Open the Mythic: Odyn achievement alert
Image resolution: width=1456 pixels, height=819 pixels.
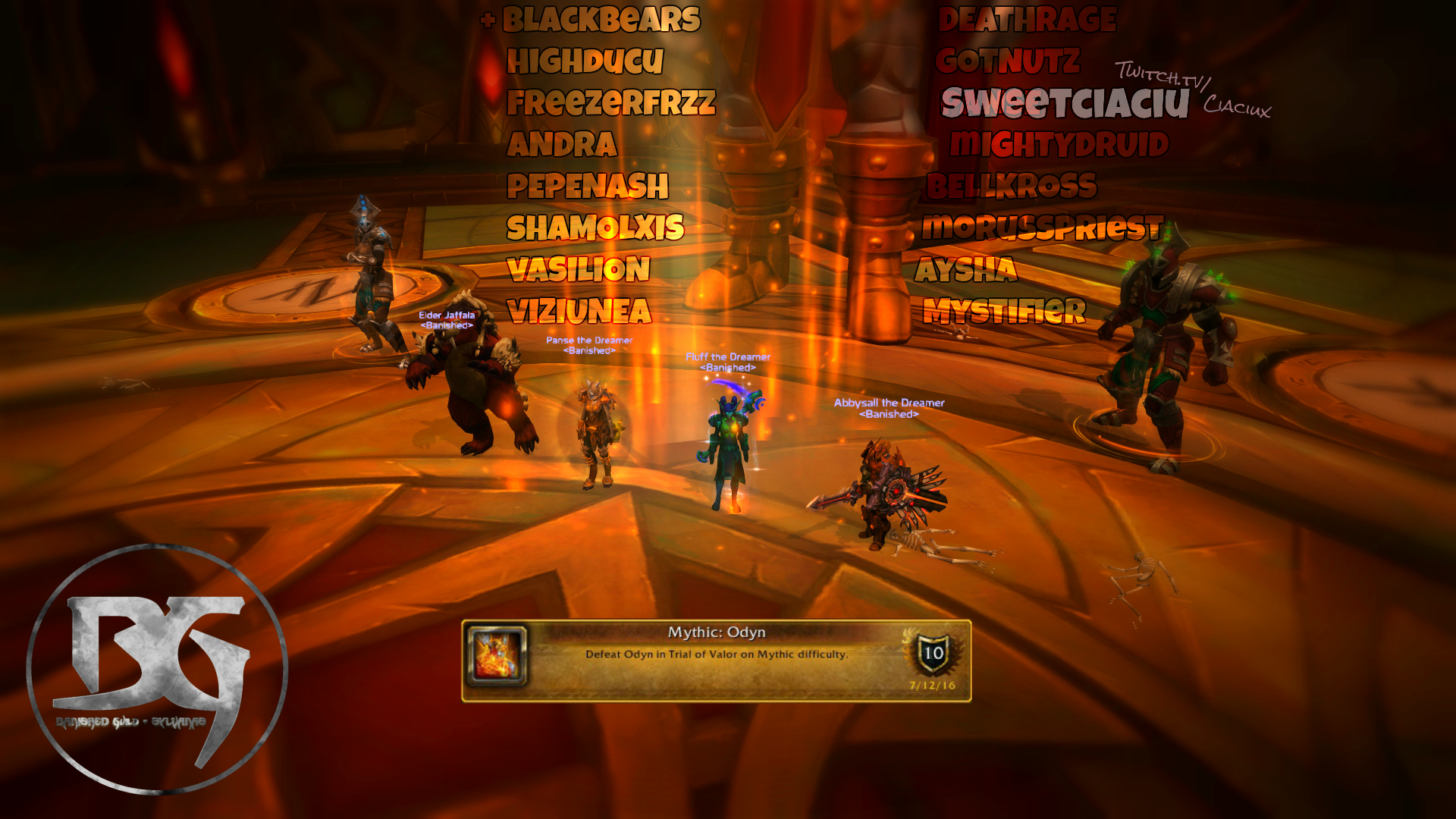pos(716,661)
